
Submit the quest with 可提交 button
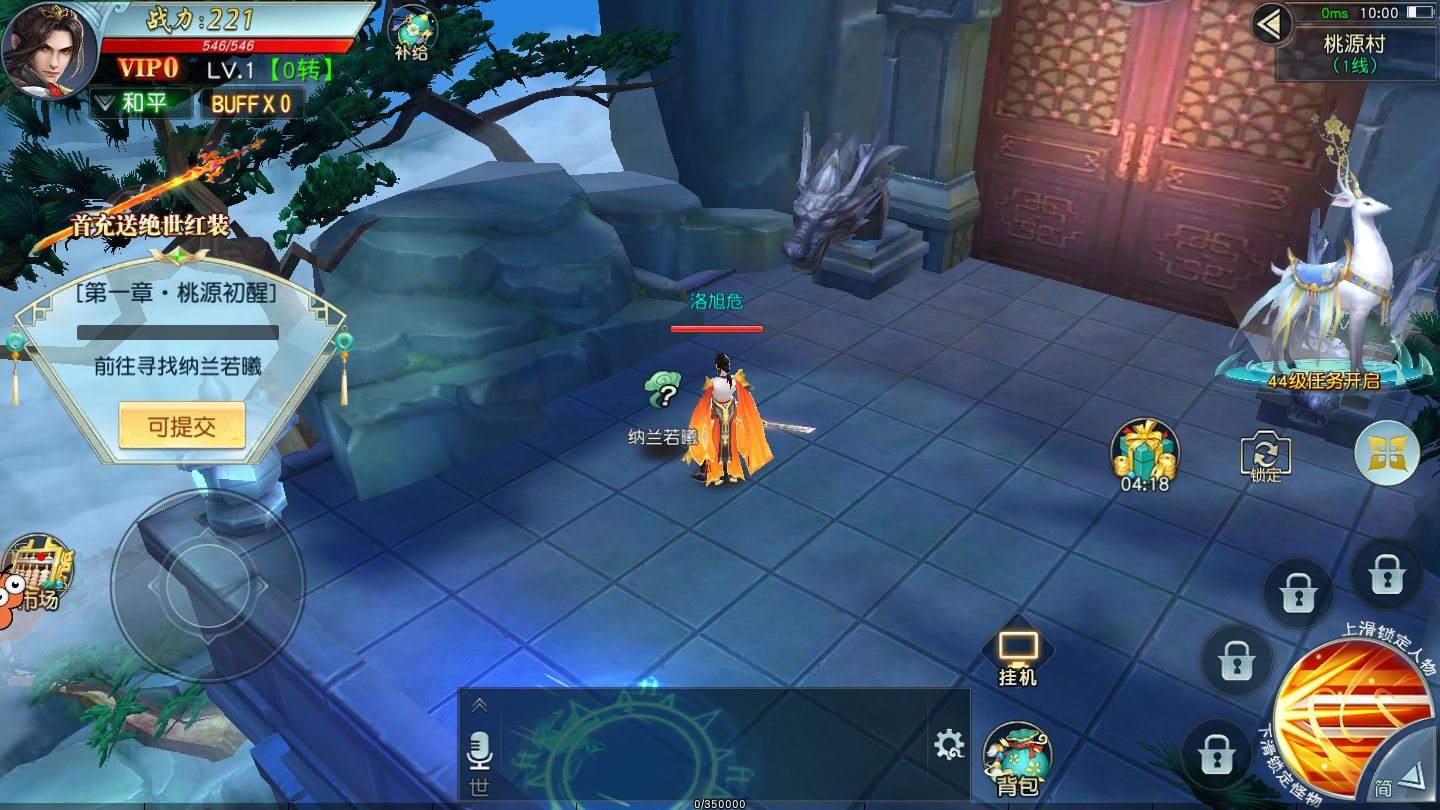tap(181, 427)
